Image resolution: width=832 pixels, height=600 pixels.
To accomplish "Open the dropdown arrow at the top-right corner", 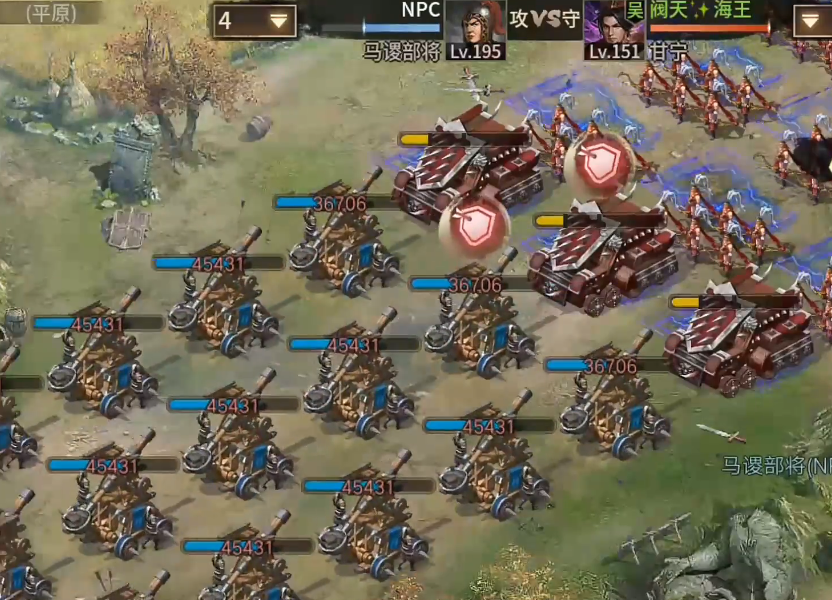I will tap(811, 20).
